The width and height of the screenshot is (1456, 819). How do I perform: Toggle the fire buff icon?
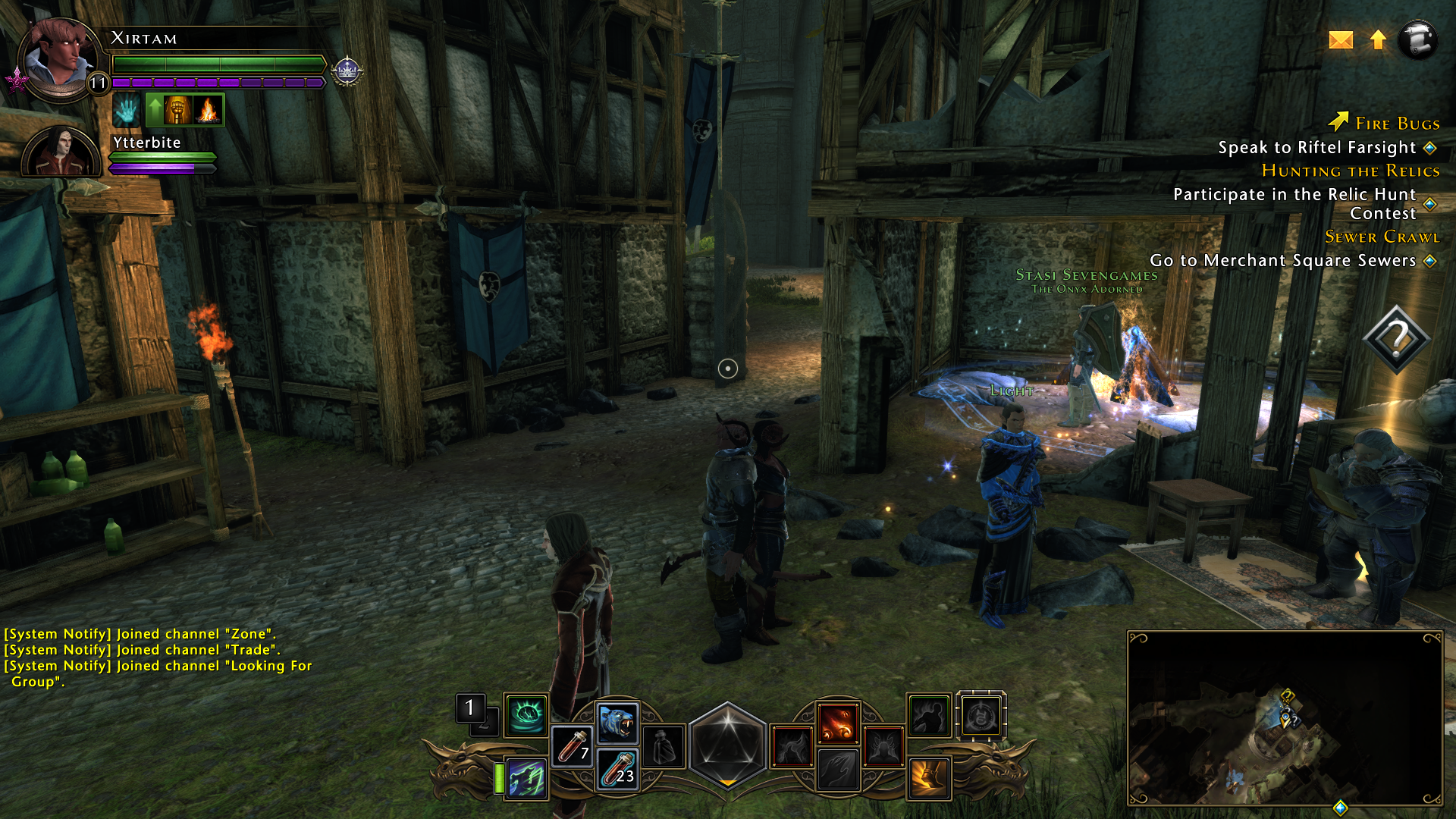tap(208, 109)
